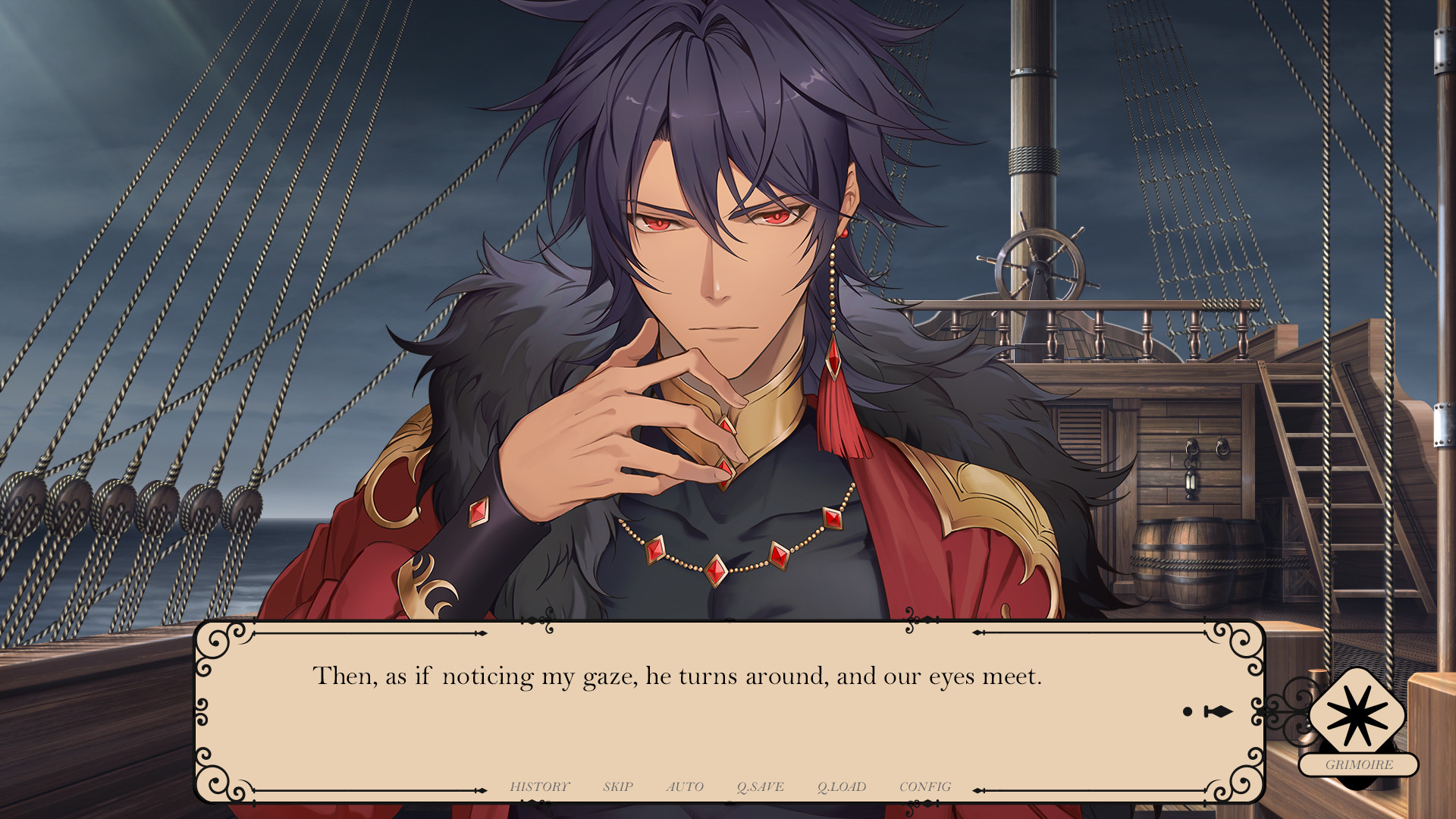Open quick save via the Q.SAVE option
1456x819 pixels.
pyautogui.click(x=761, y=786)
